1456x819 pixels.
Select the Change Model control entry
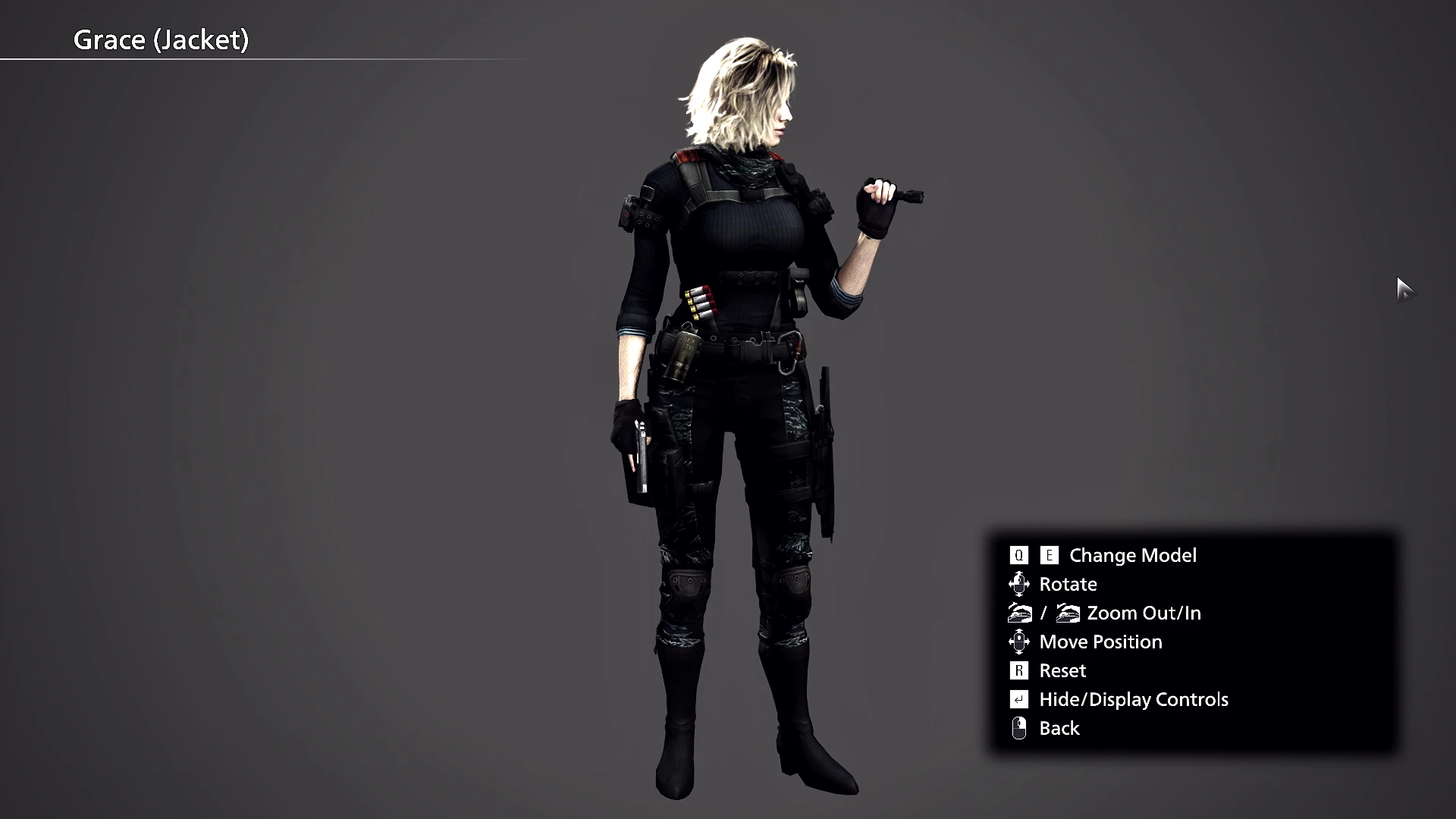coord(1132,555)
